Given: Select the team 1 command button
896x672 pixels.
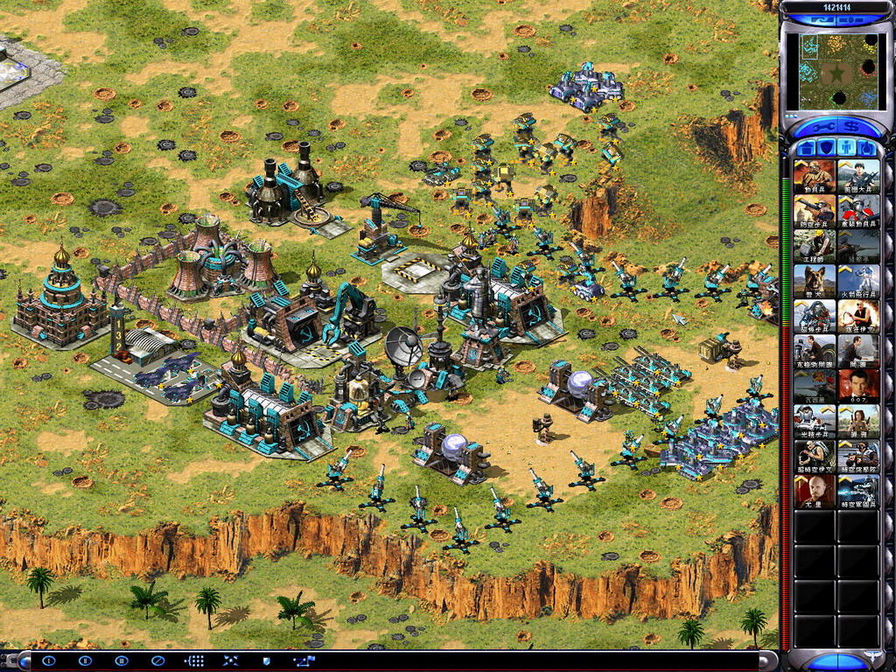Looking at the screenshot, I should pyautogui.click(x=49, y=661).
